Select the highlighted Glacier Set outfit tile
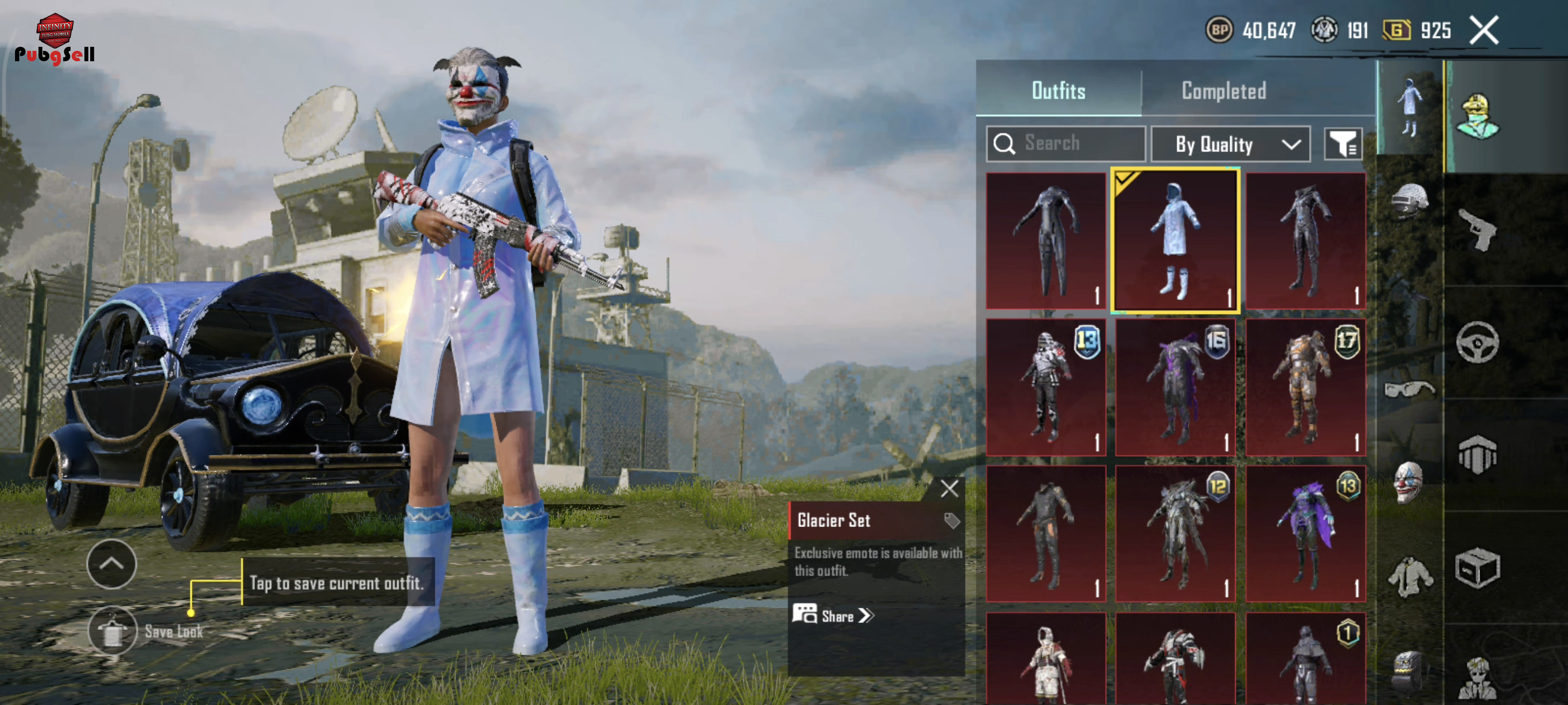 coord(1175,241)
